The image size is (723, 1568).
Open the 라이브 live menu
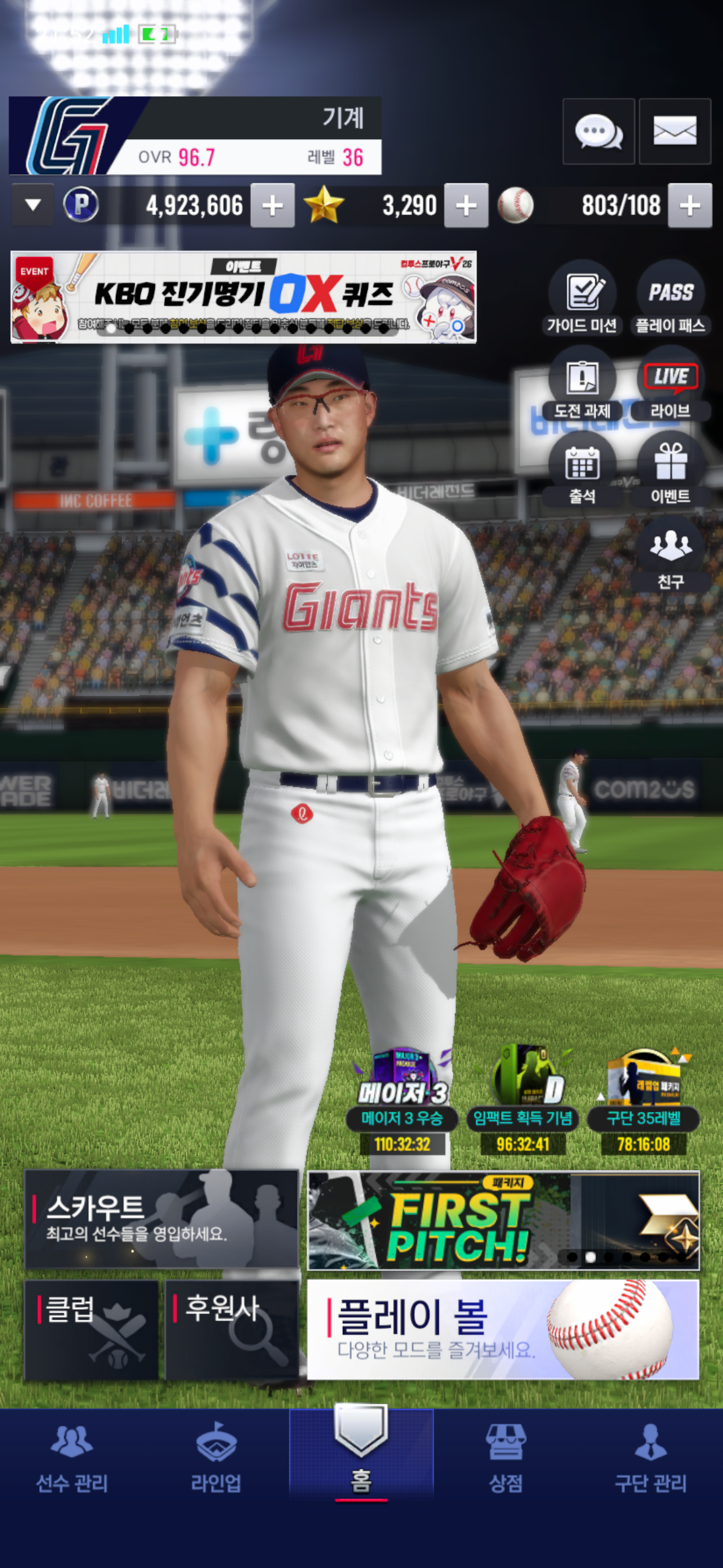click(670, 385)
